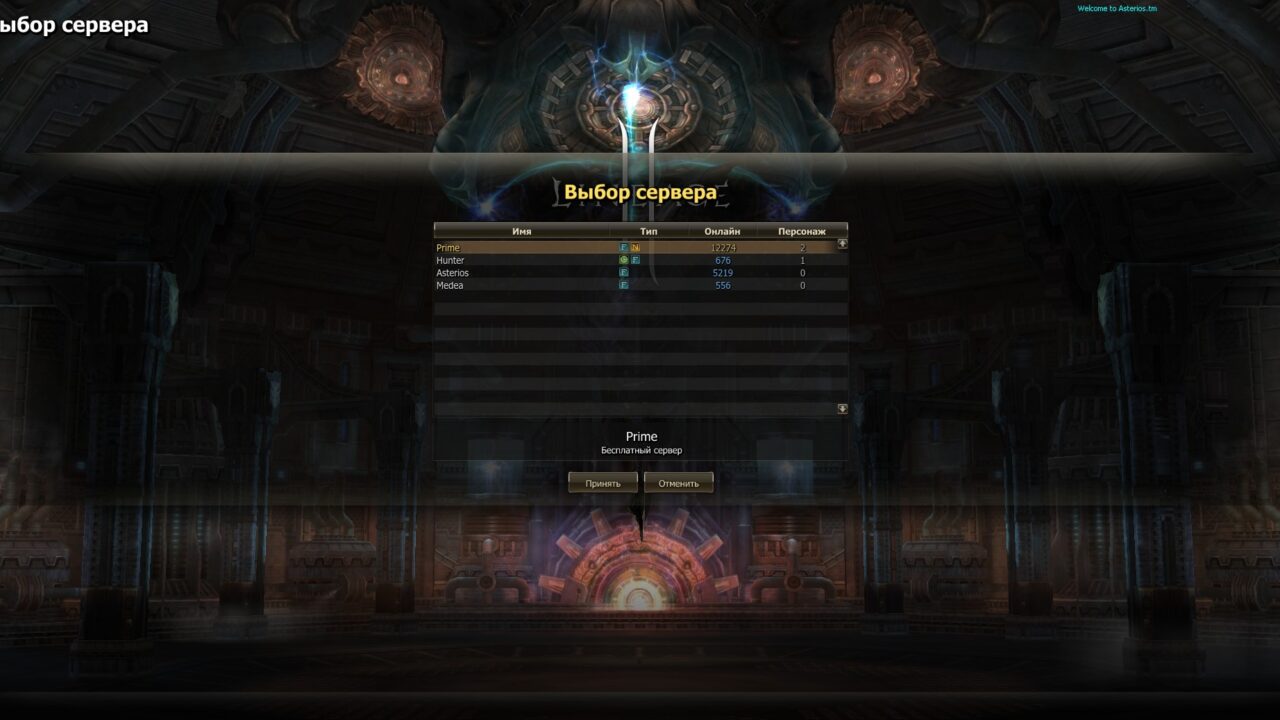Viewport: 1280px width, 720px height.
Task: Click the F type icon beside Prime
Action: point(623,248)
